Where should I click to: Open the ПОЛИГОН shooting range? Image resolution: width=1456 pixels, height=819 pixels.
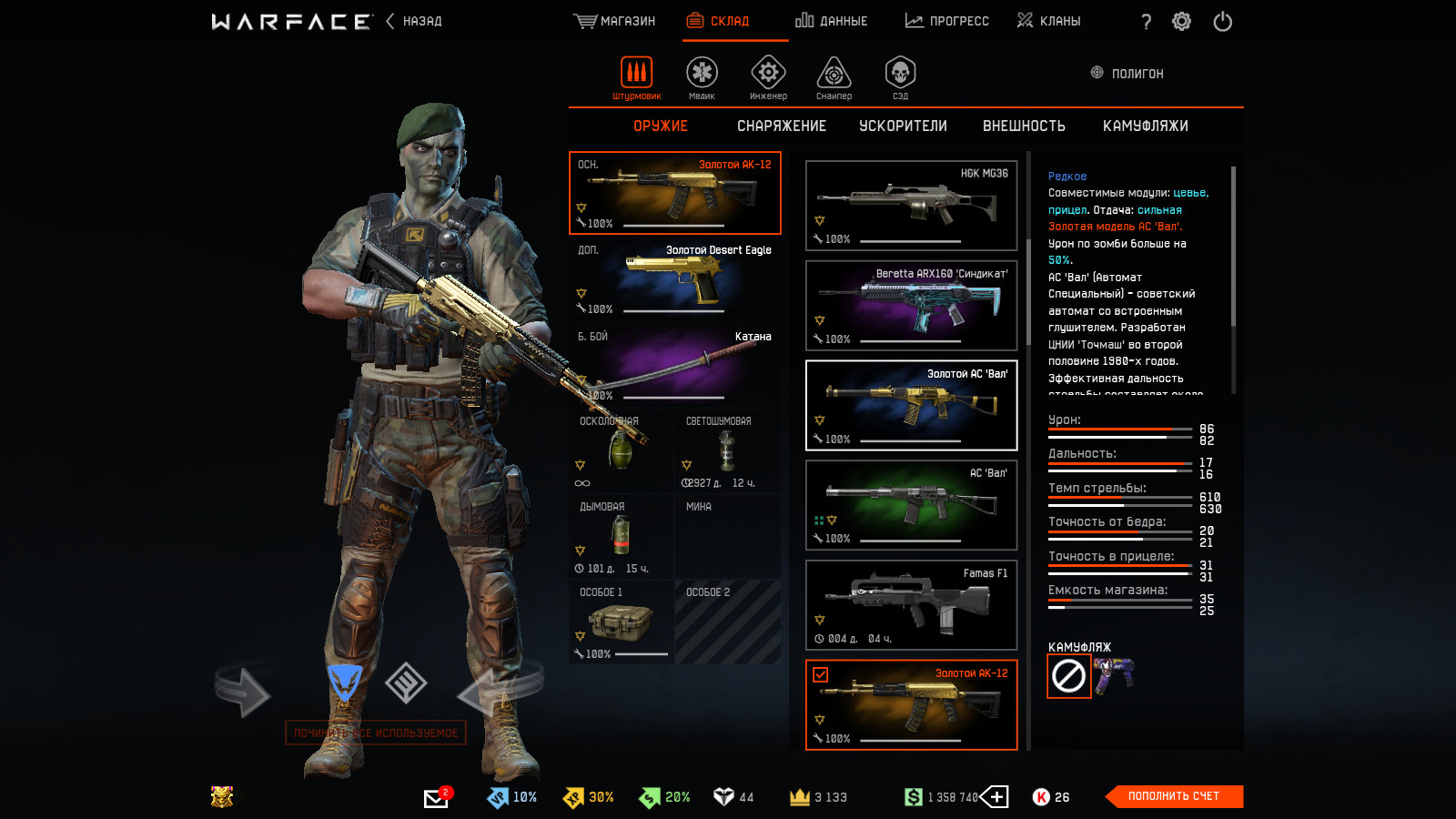(1127, 73)
